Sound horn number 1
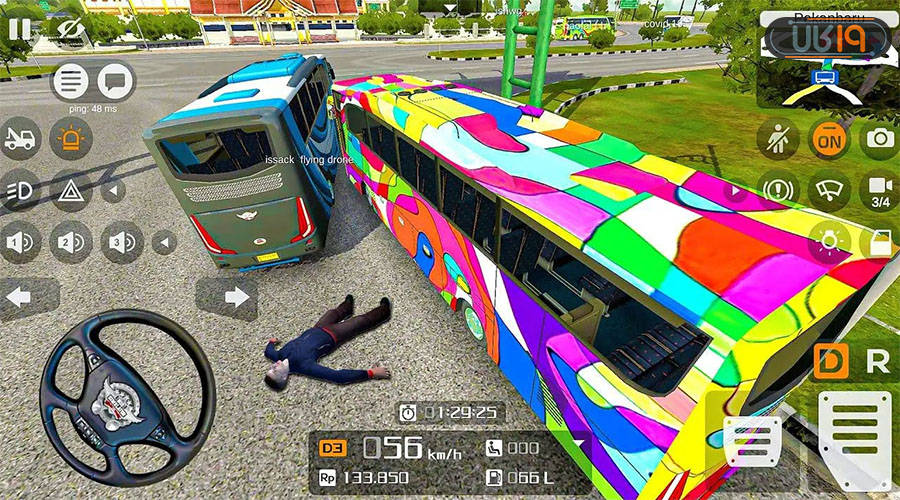Image resolution: width=900 pixels, height=500 pixels. (x=20, y=241)
